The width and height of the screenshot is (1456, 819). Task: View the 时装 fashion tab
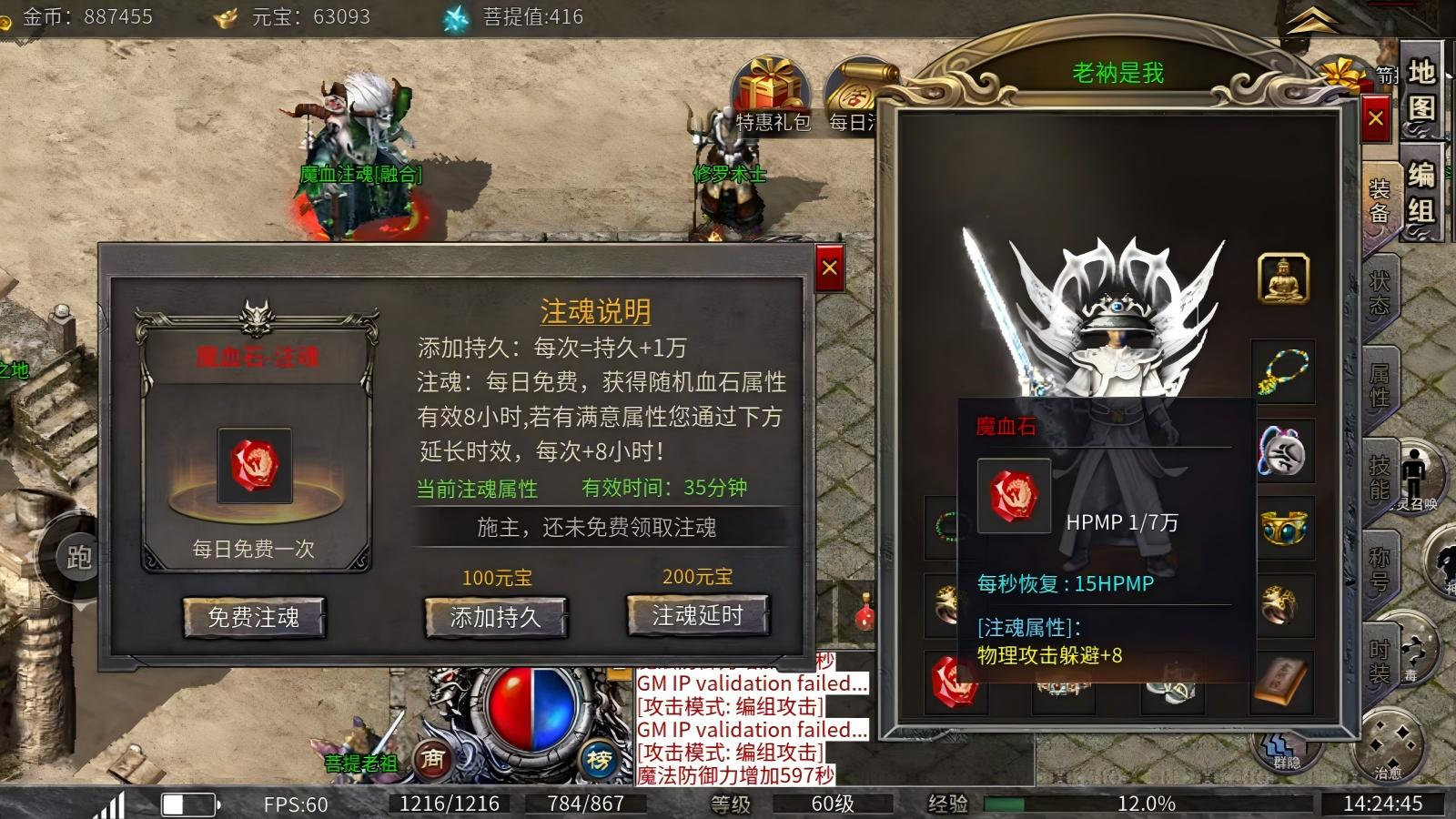(x=1380, y=661)
